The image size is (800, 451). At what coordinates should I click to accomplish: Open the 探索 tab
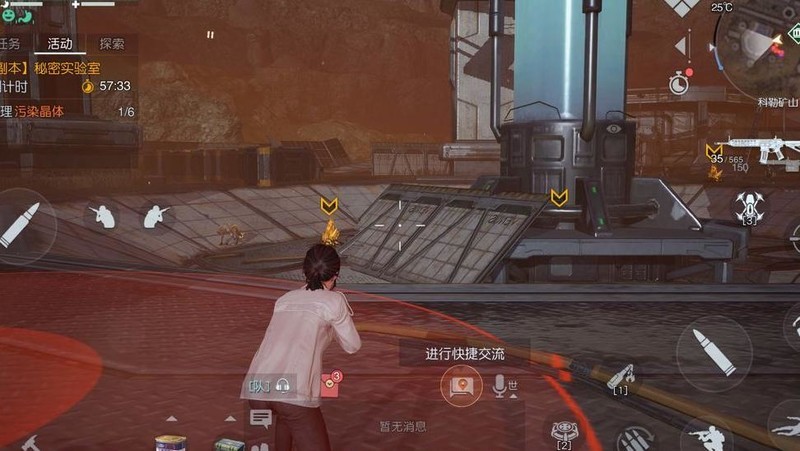[112, 44]
